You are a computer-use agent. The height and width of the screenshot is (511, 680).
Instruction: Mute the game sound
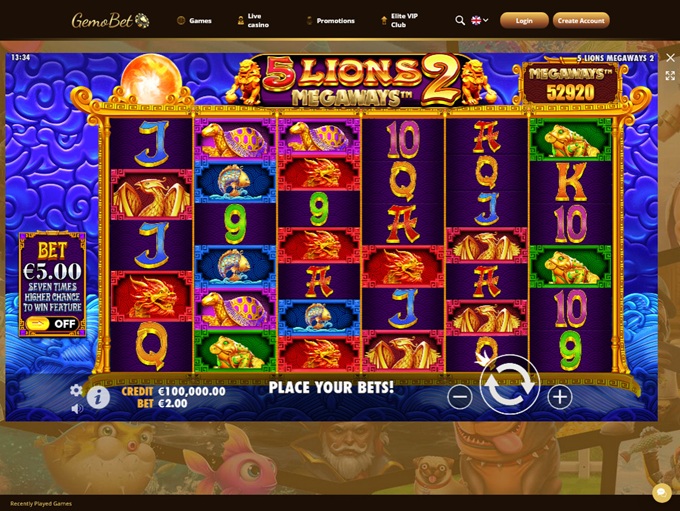click(76, 408)
